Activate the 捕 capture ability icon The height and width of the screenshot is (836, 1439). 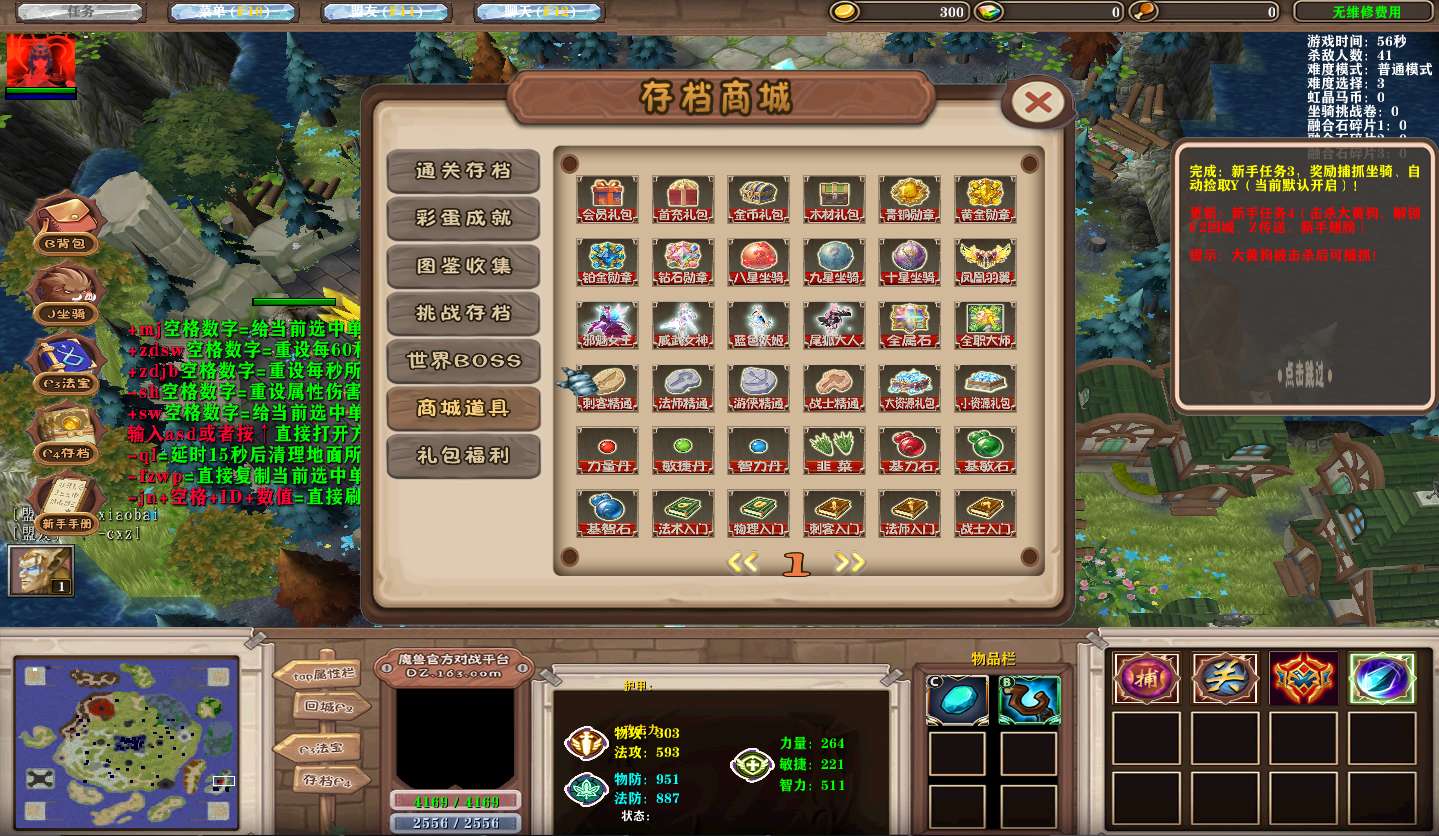pyautogui.click(x=1146, y=679)
